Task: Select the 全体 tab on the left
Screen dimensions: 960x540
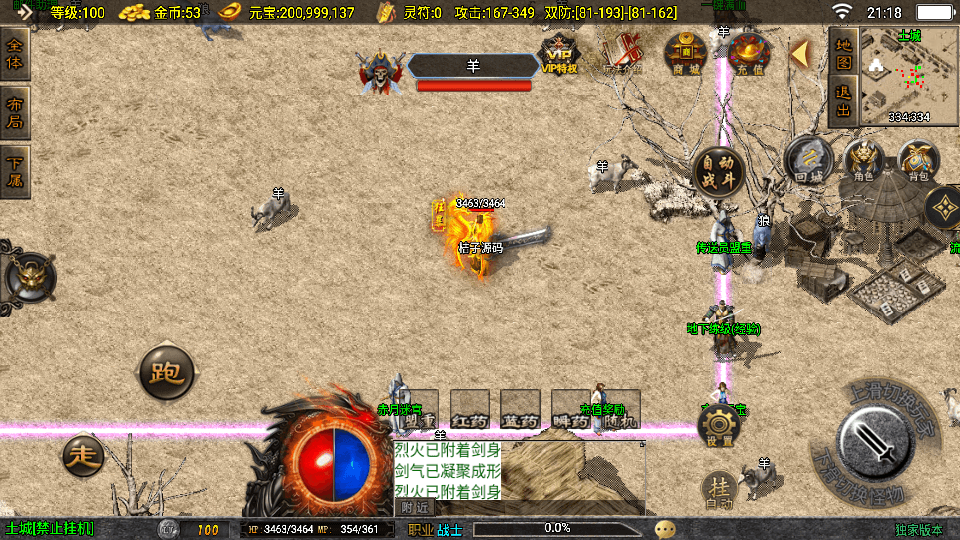Action: [x=15, y=54]
